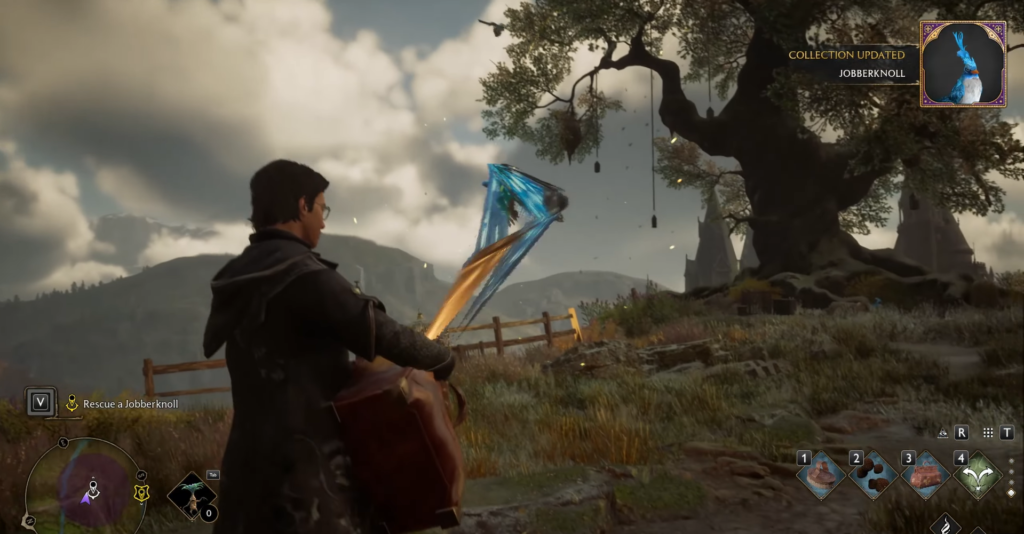1024x534 pixels.
Task: Equip the Nab-Sack in slot 3
Action: [926, 475]
